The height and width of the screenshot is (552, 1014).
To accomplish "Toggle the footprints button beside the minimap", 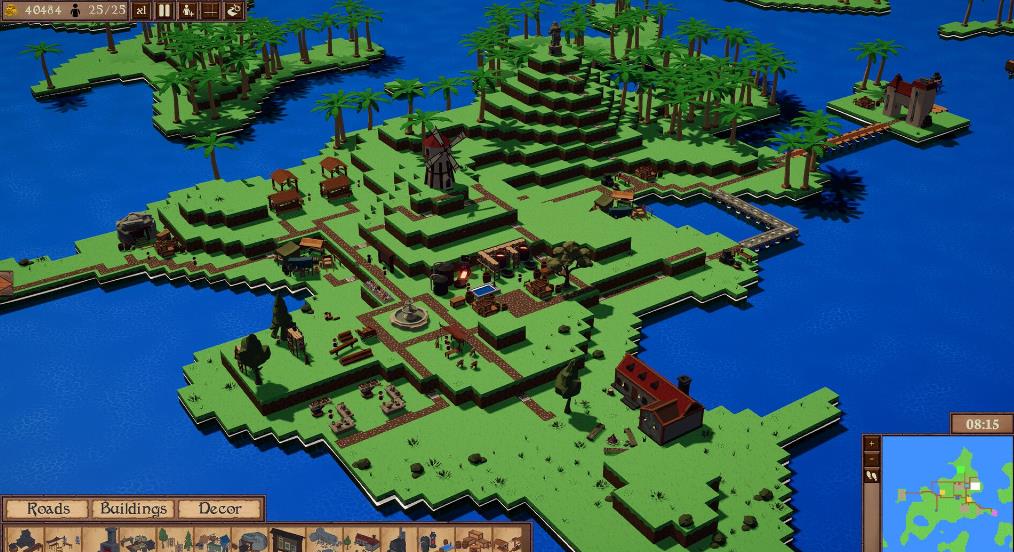I will (871, 476).
